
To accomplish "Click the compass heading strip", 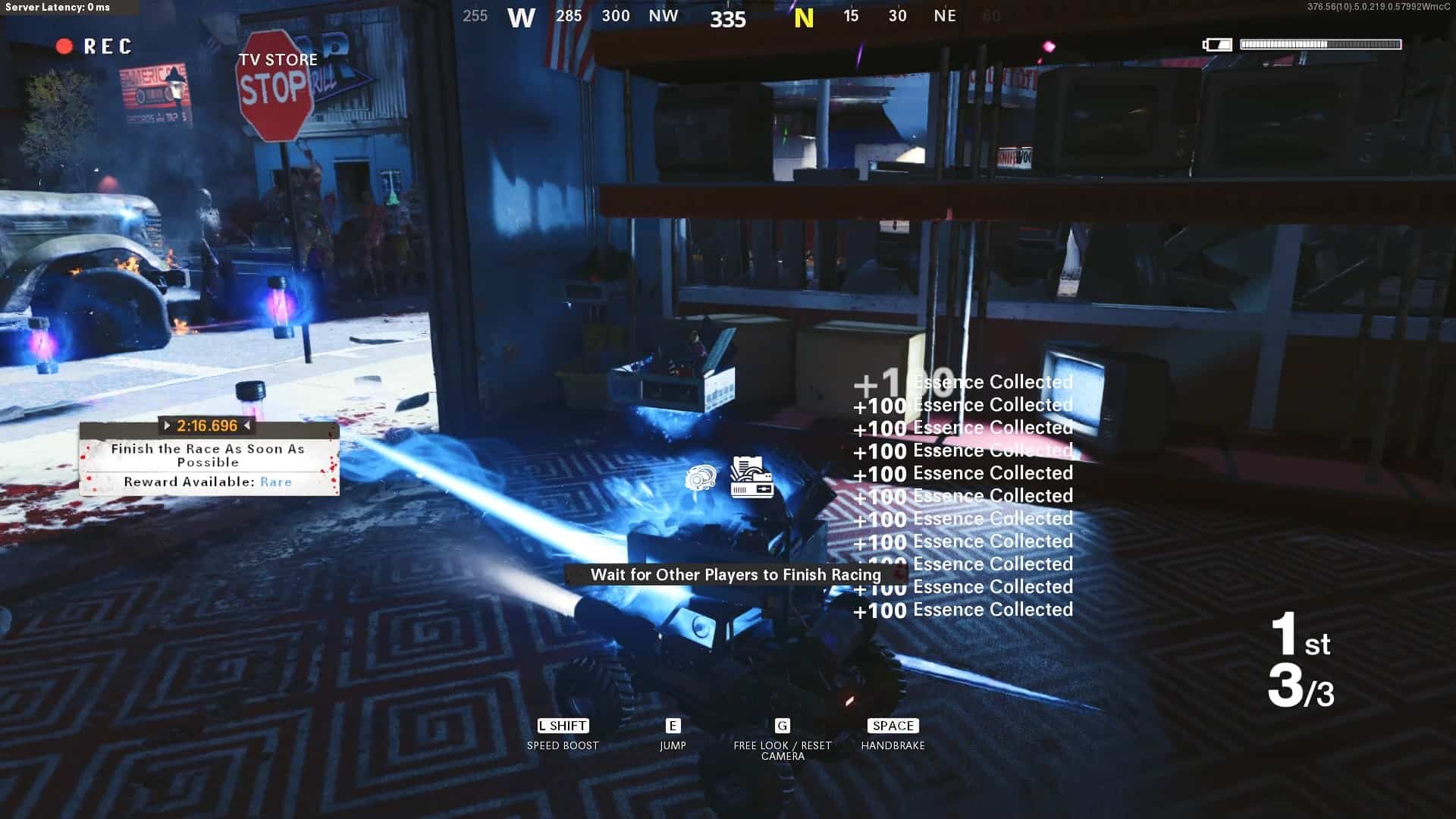I will 728,17.
